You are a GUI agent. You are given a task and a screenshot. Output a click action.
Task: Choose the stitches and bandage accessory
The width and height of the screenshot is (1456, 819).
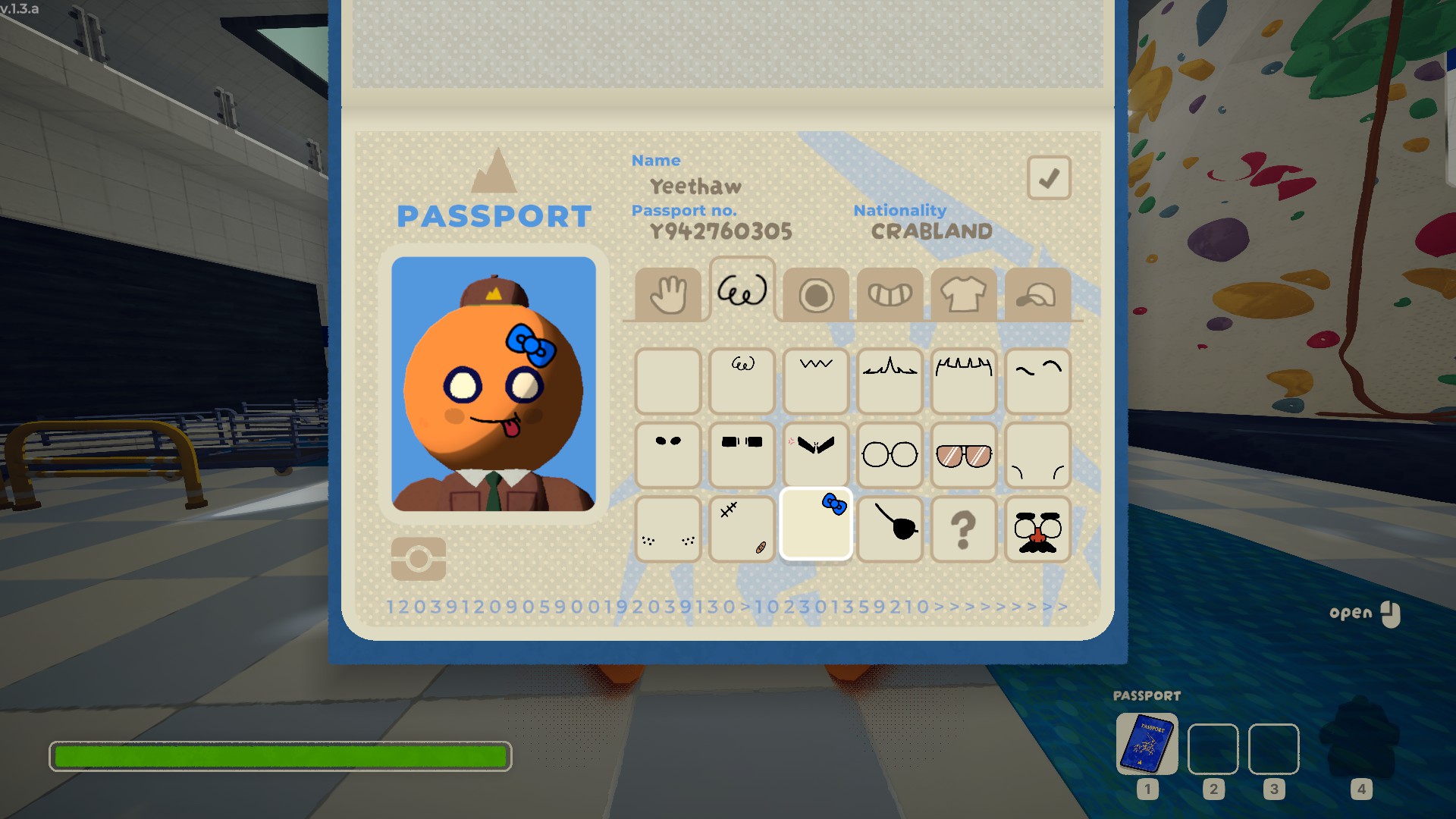click(x=742, y=529)
